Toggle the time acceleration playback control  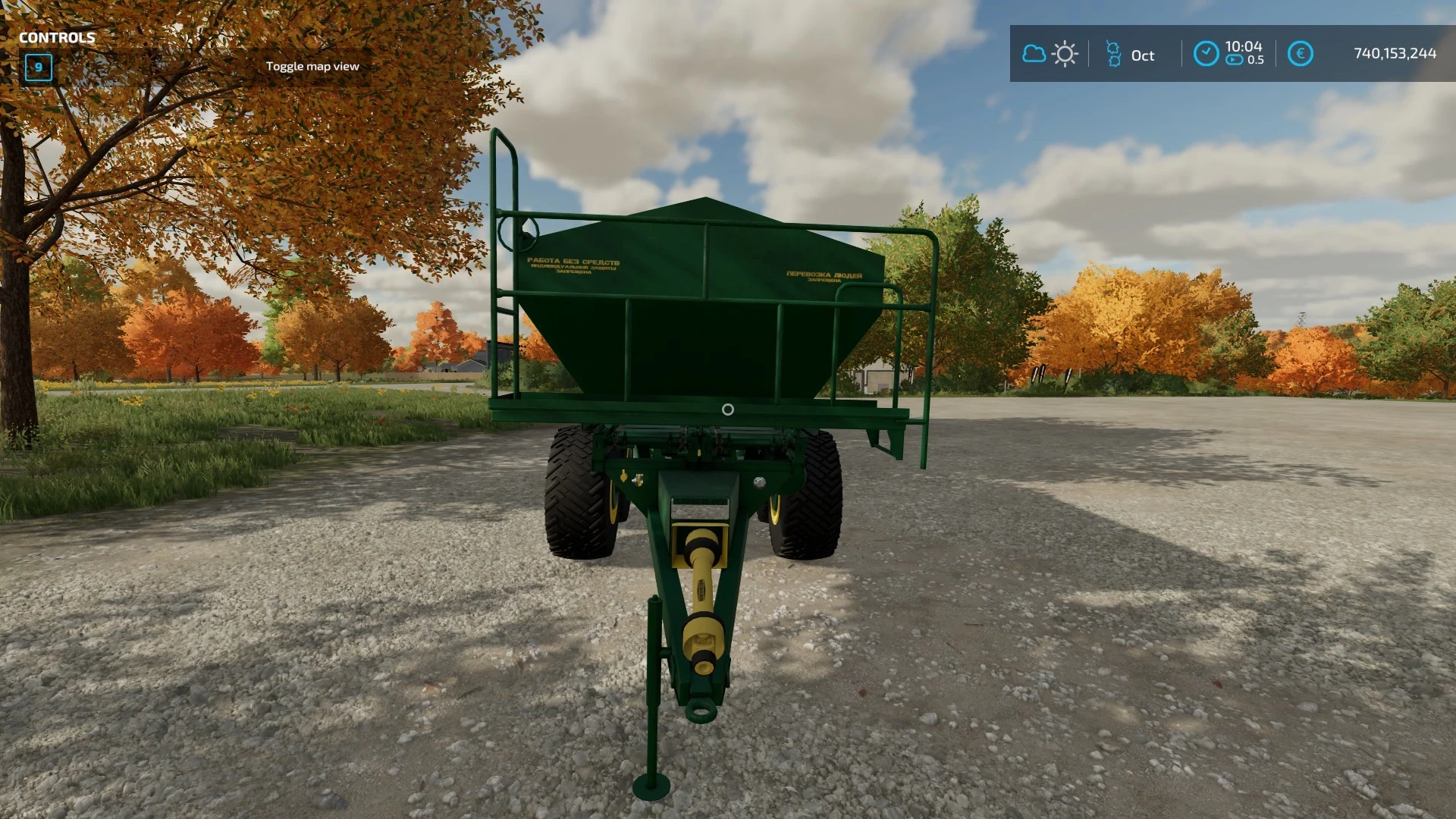tap(1233, 60)
